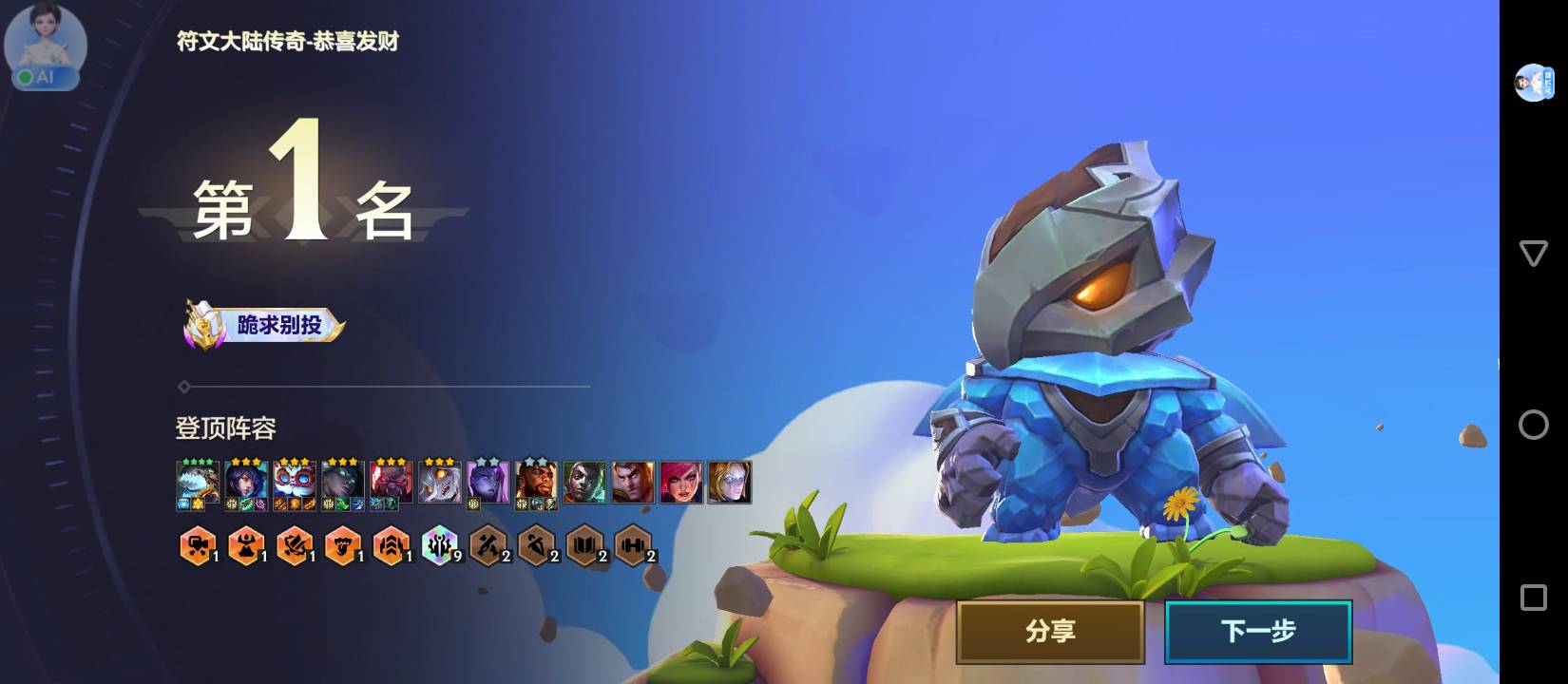Show the bronze dumbbell trait icon
The image size is (1568, 684).
pos(633,546)
